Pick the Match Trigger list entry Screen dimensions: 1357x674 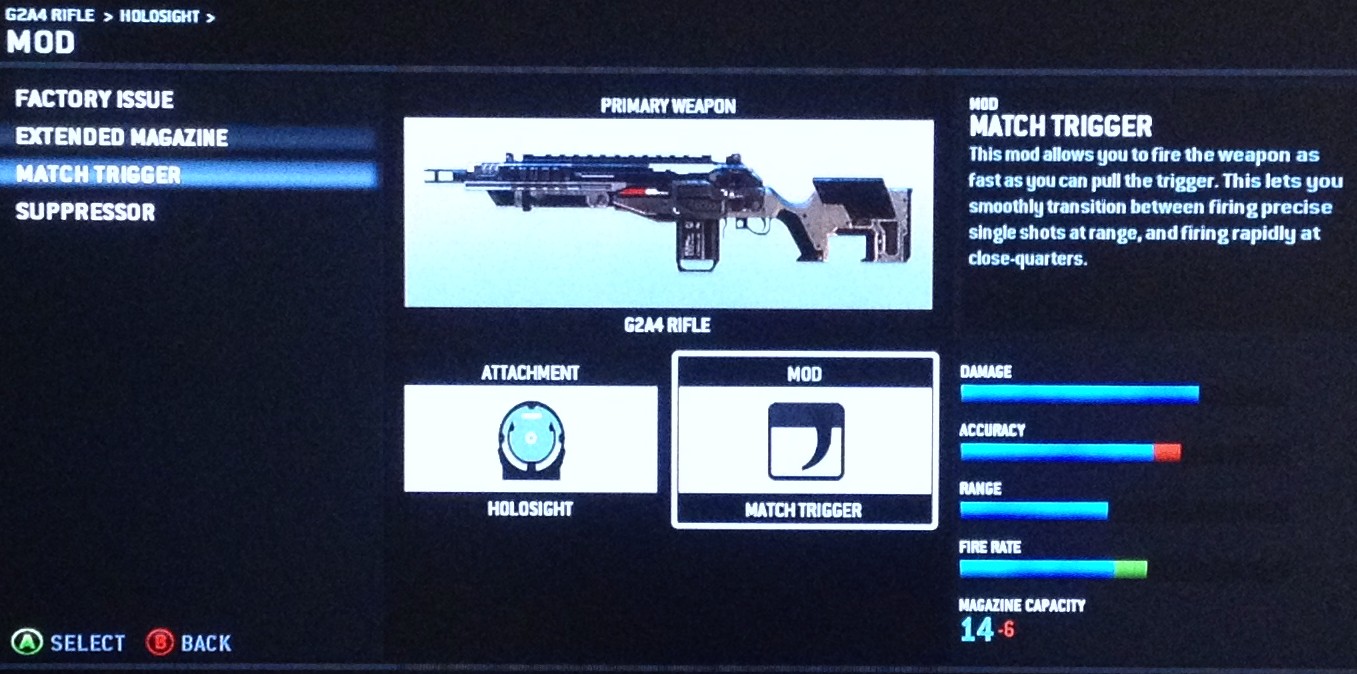click(x=98, y=175)
